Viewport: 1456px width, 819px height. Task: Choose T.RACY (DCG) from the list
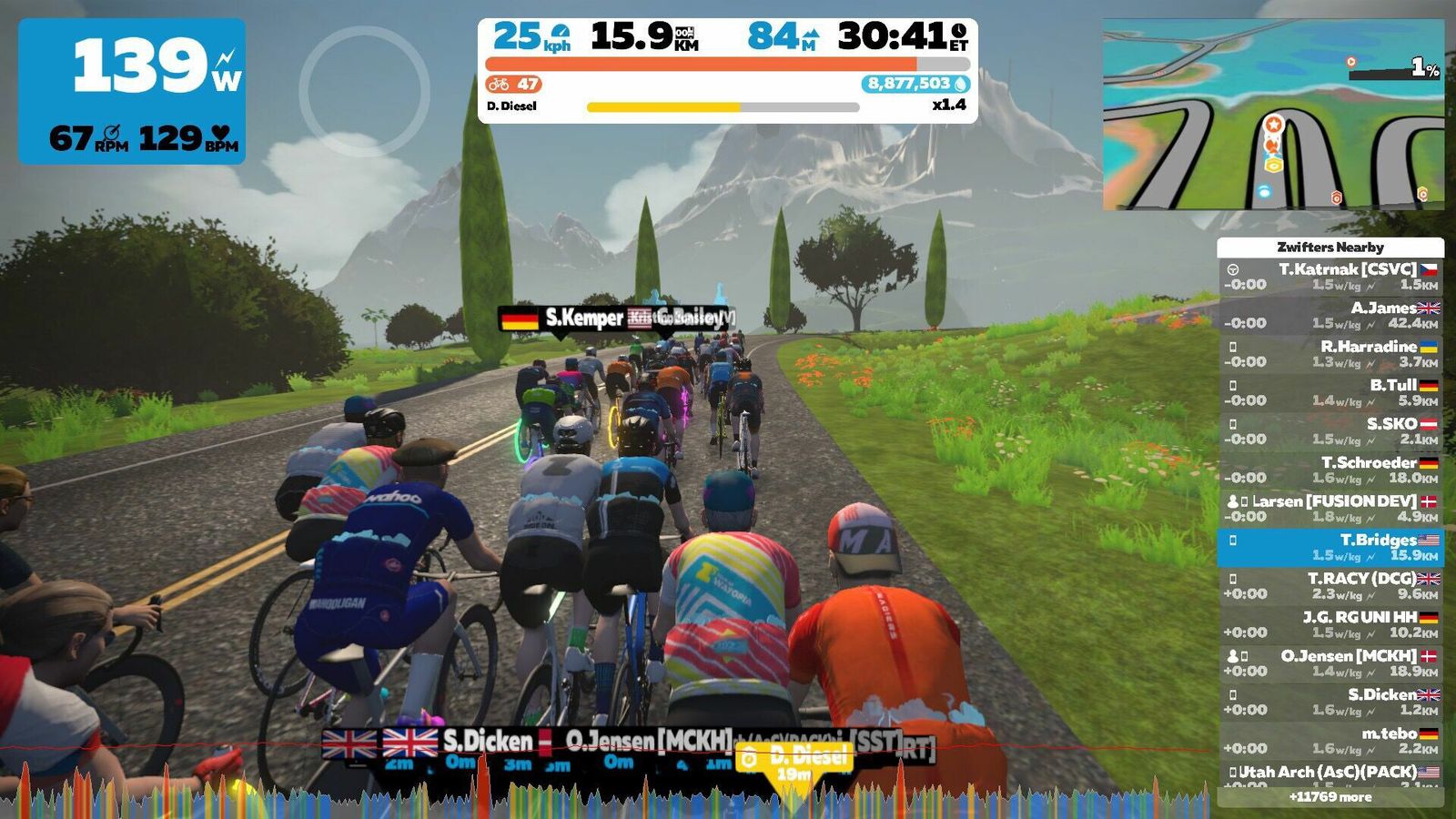[x=1330, y=586]
